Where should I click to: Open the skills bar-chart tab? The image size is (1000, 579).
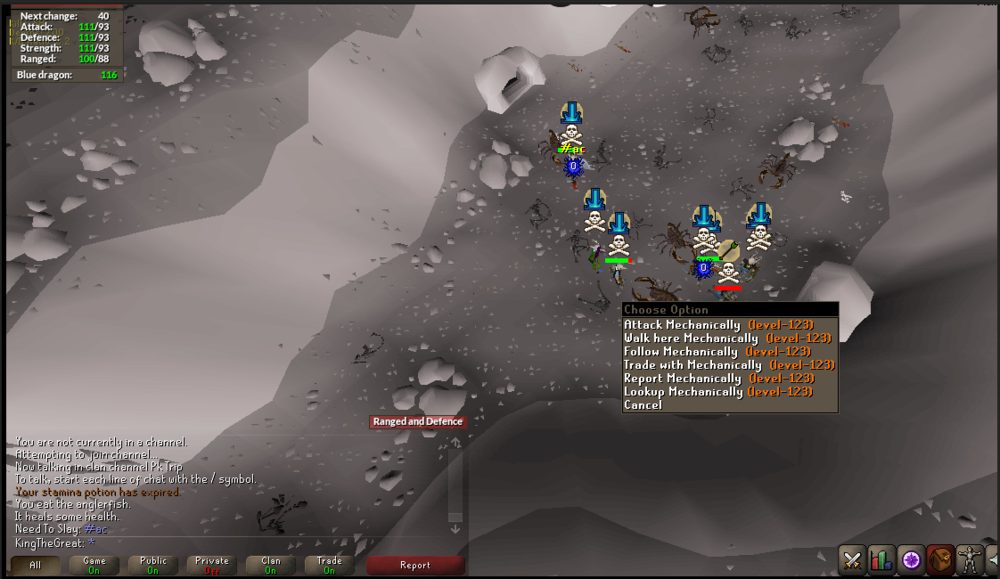[x=881, y=559]
